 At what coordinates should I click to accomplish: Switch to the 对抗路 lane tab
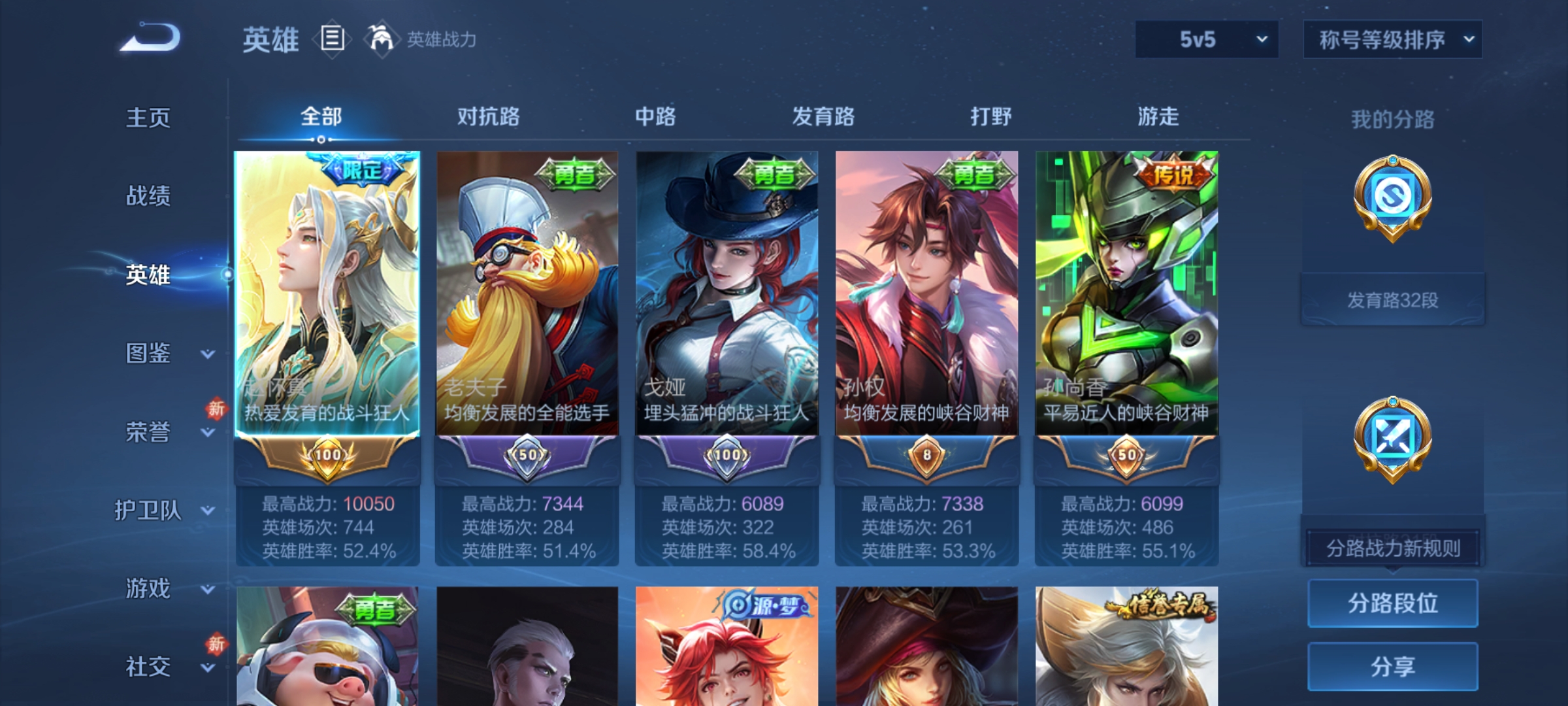[x=489, y=116]
